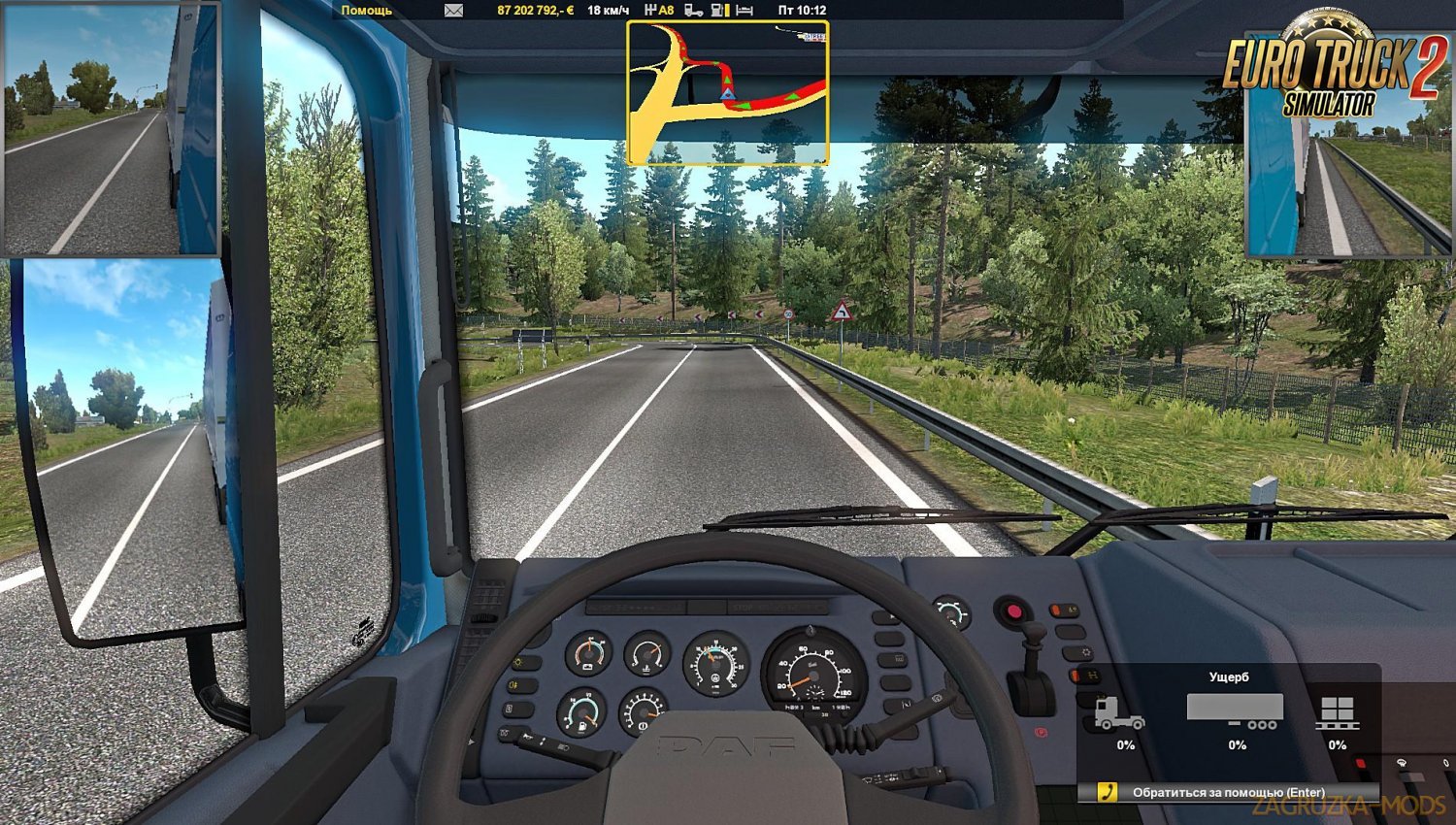1456x825 pixels.
Task: Open the speedometer gauge detail view
Action: click(813, 676)
